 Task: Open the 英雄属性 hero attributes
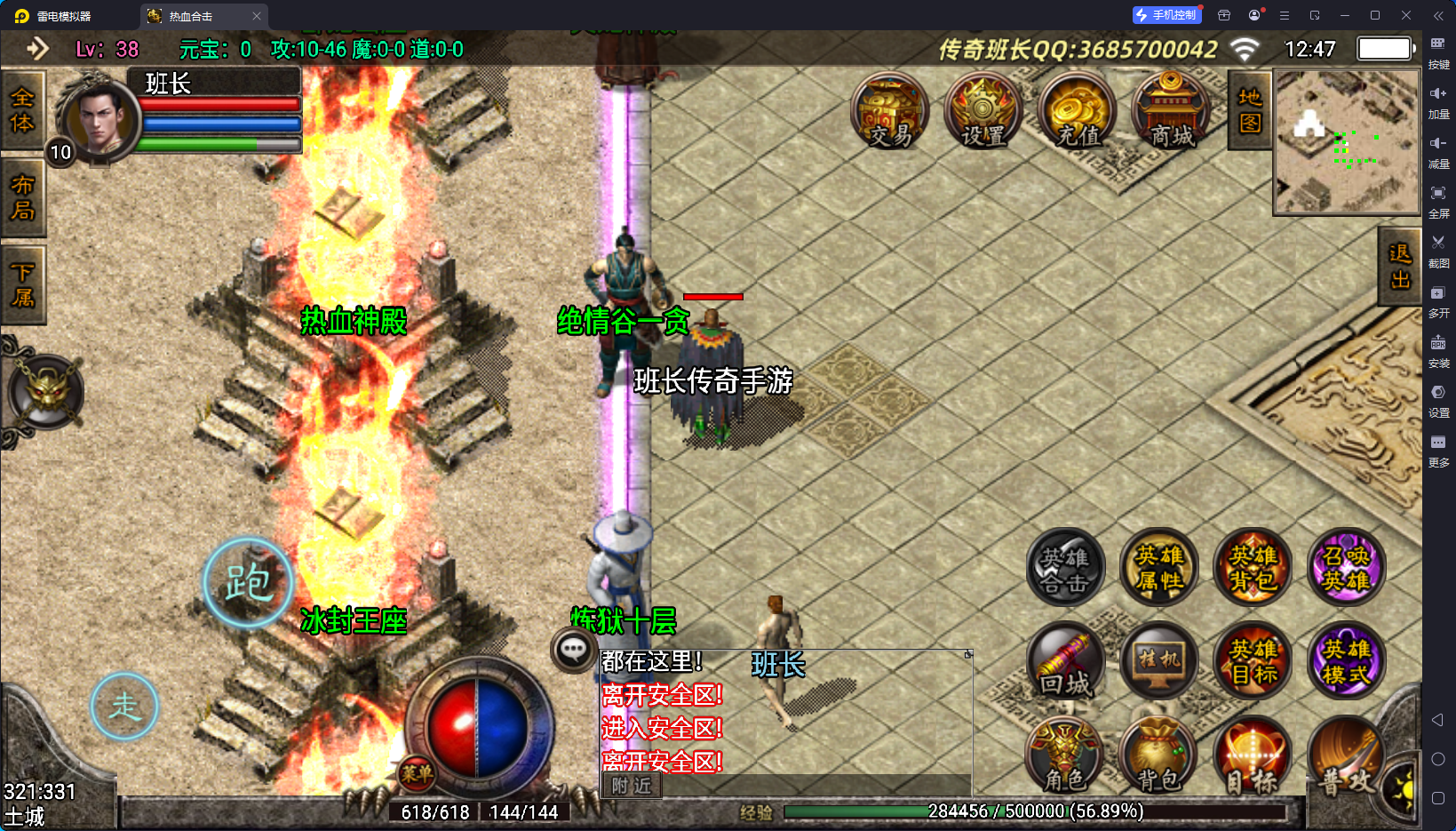point(1159,569)
